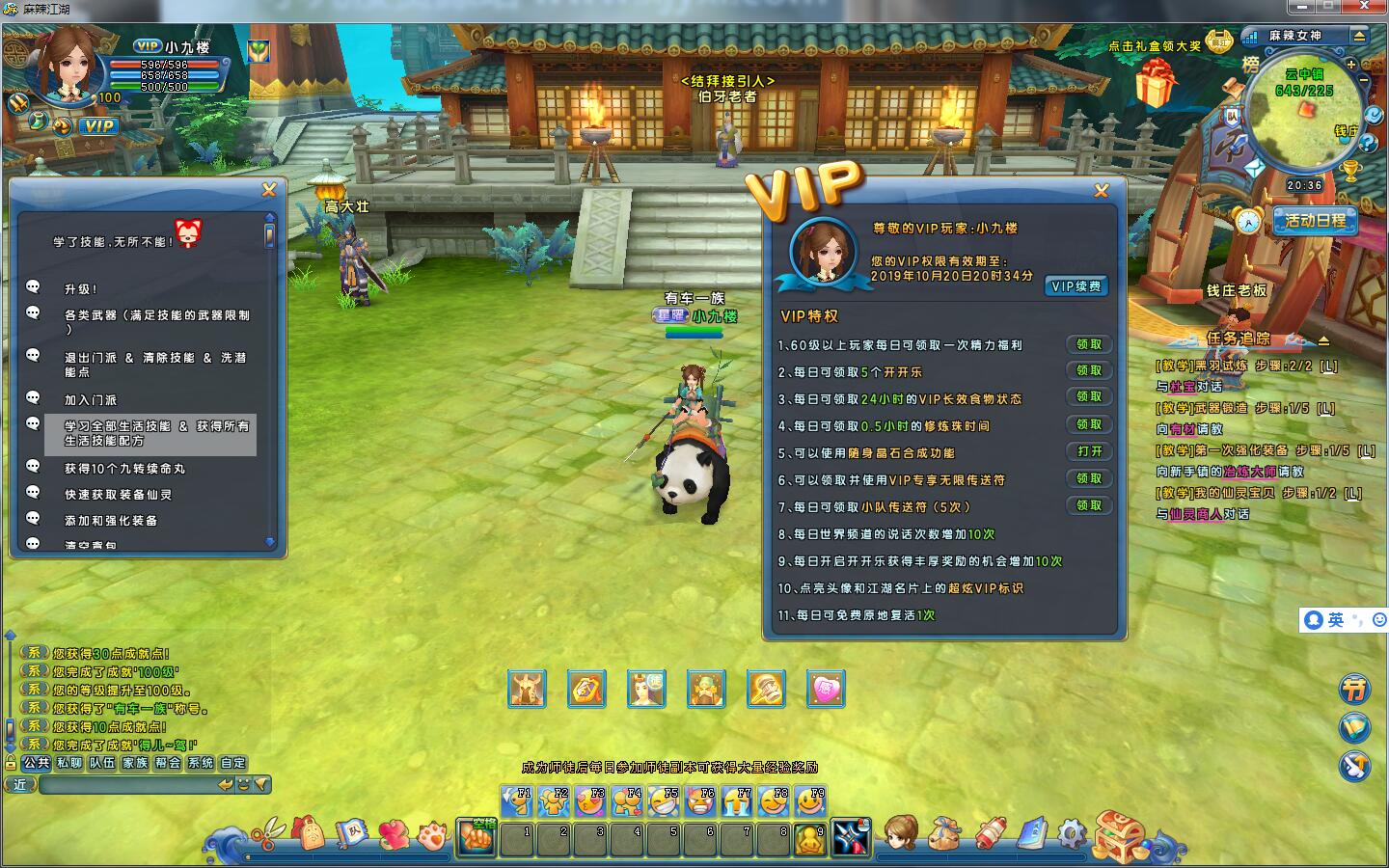Open the emoticon smiley next to chat input
1389x868 pixels.
(x=244, y=784)
